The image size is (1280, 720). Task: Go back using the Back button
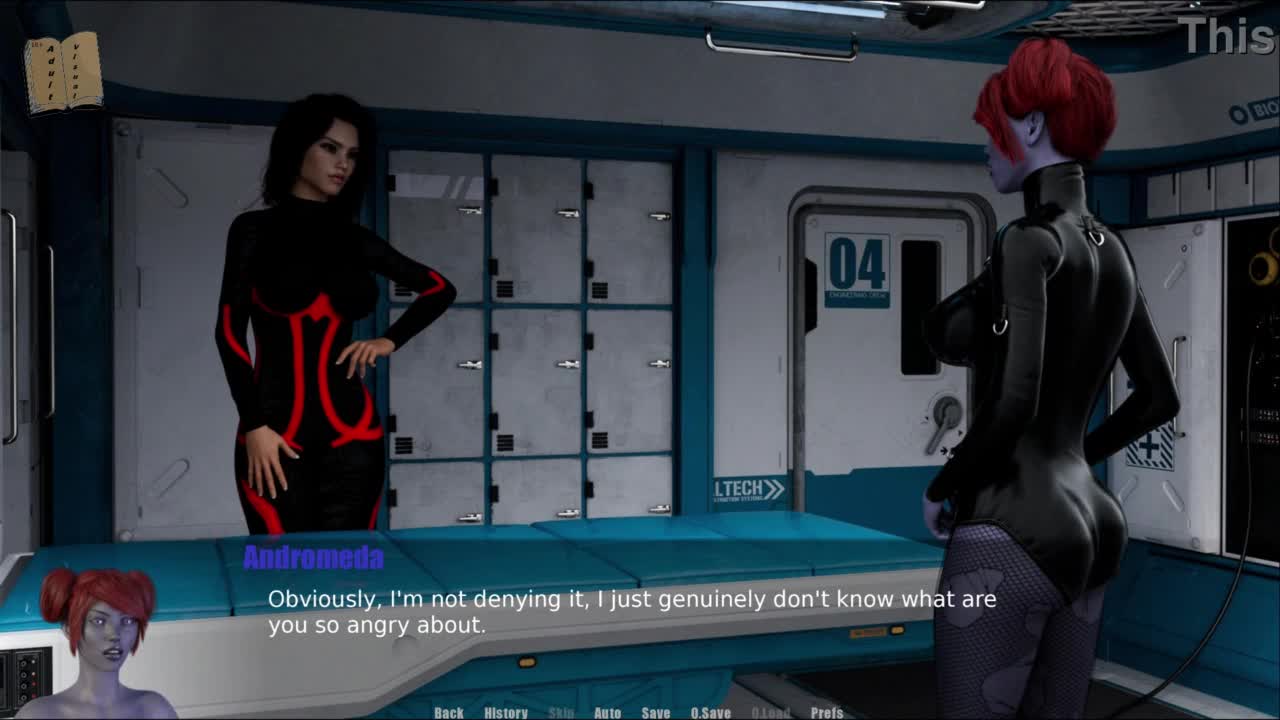point(449,712)
